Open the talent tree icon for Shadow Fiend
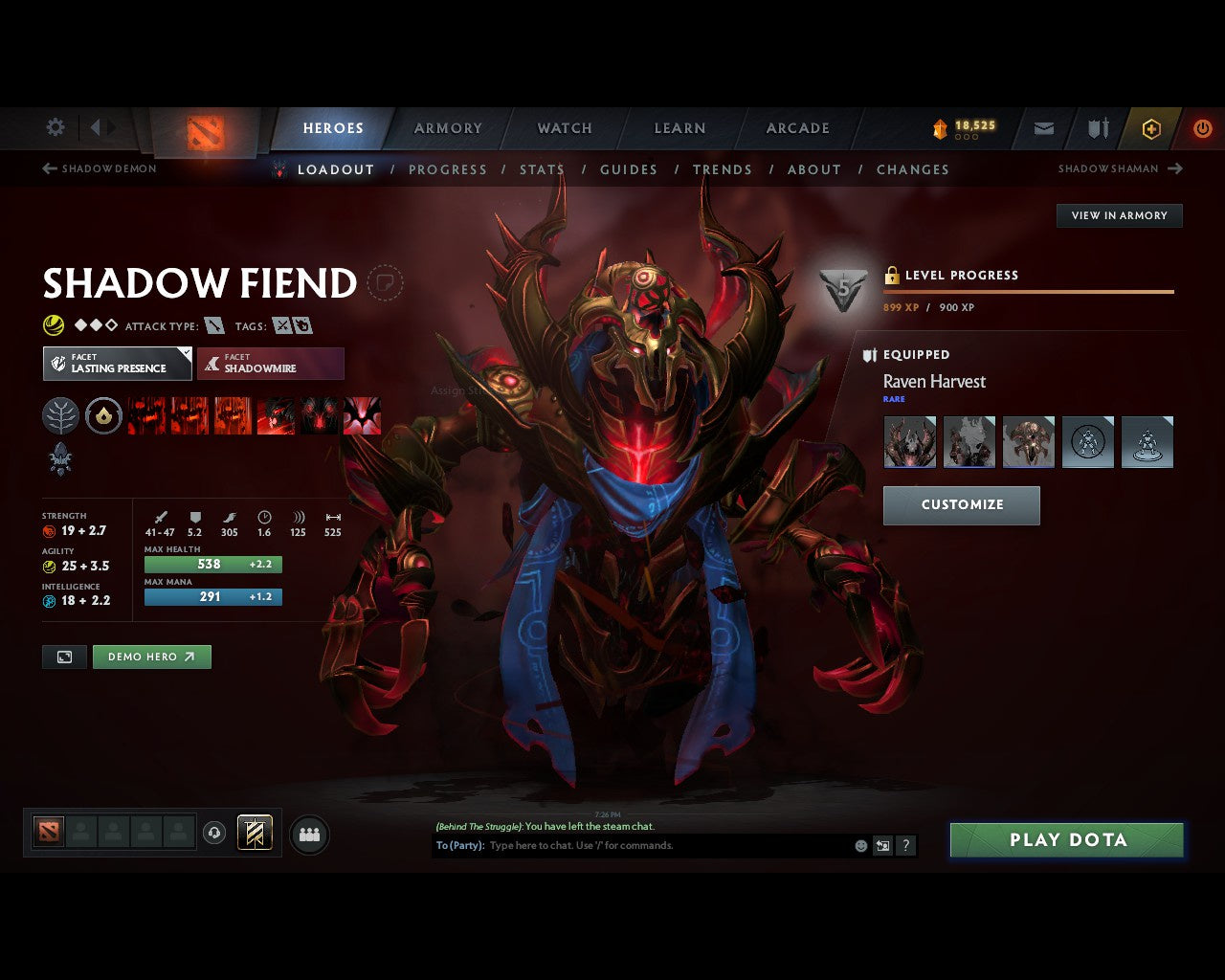Screen dimensions: 1225x980 (x=60, y=415)
